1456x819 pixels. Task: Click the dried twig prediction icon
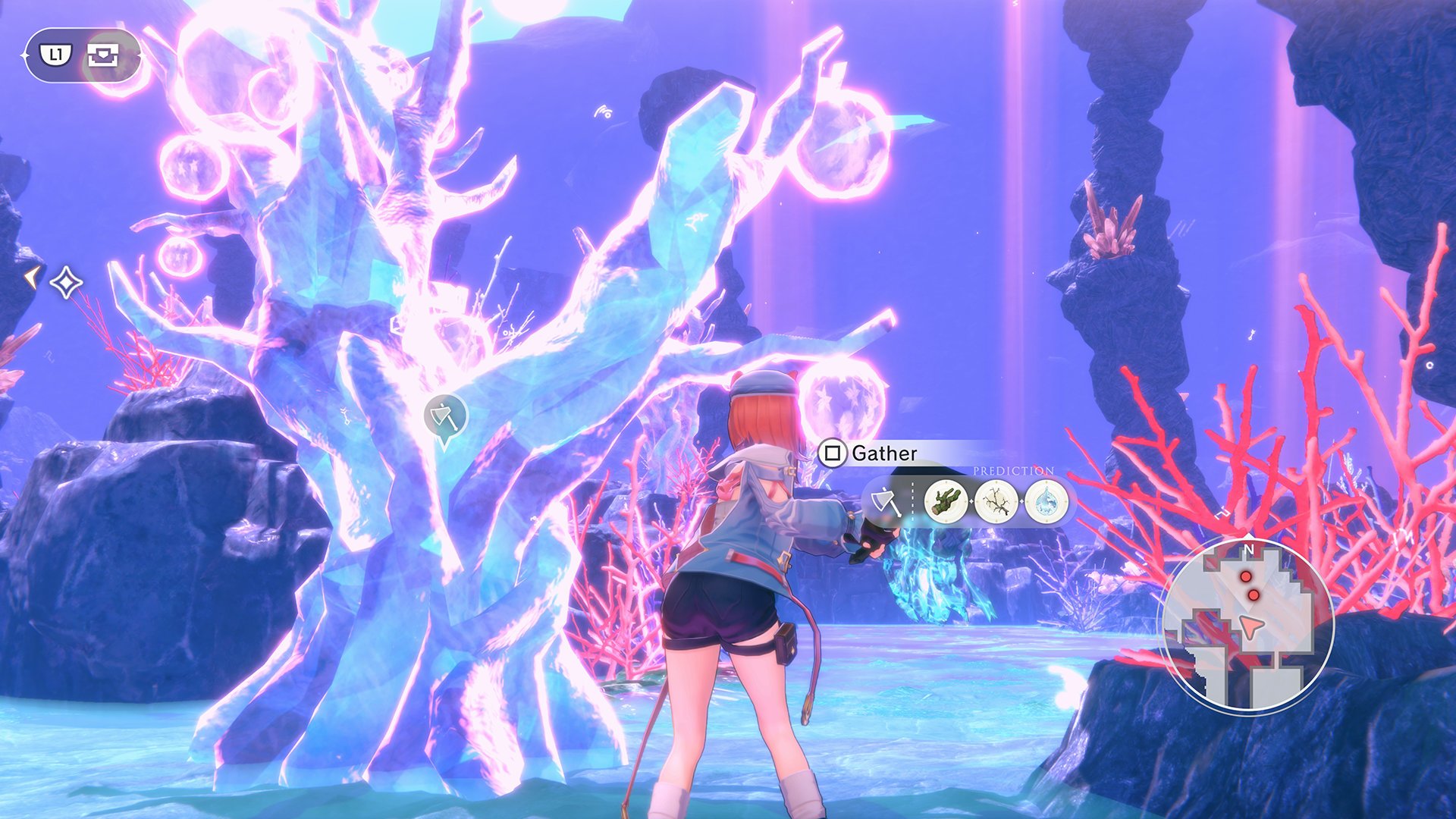[x=996, y=501]
